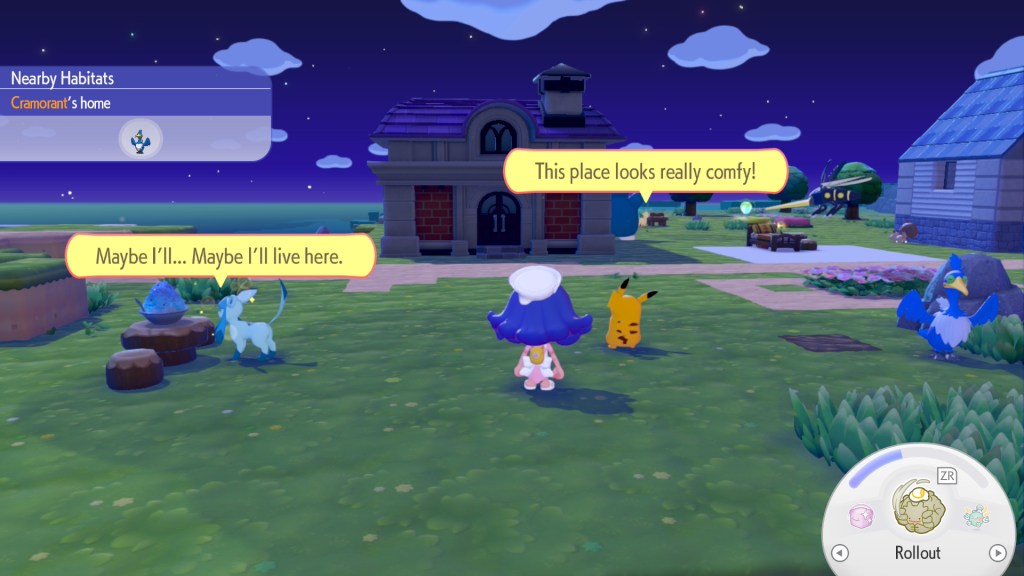Select the pink move icon left of Rollout

[x=861, y=516]
